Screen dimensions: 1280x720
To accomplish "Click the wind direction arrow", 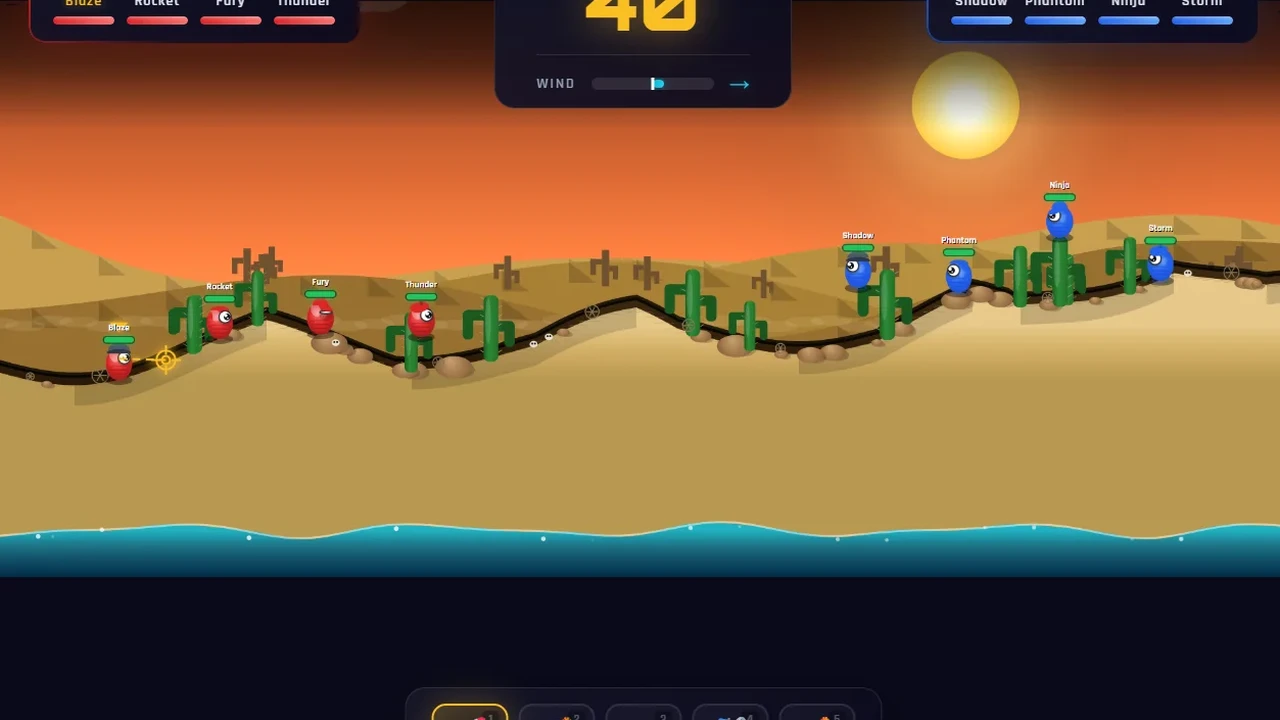I will tap(739, 84).
